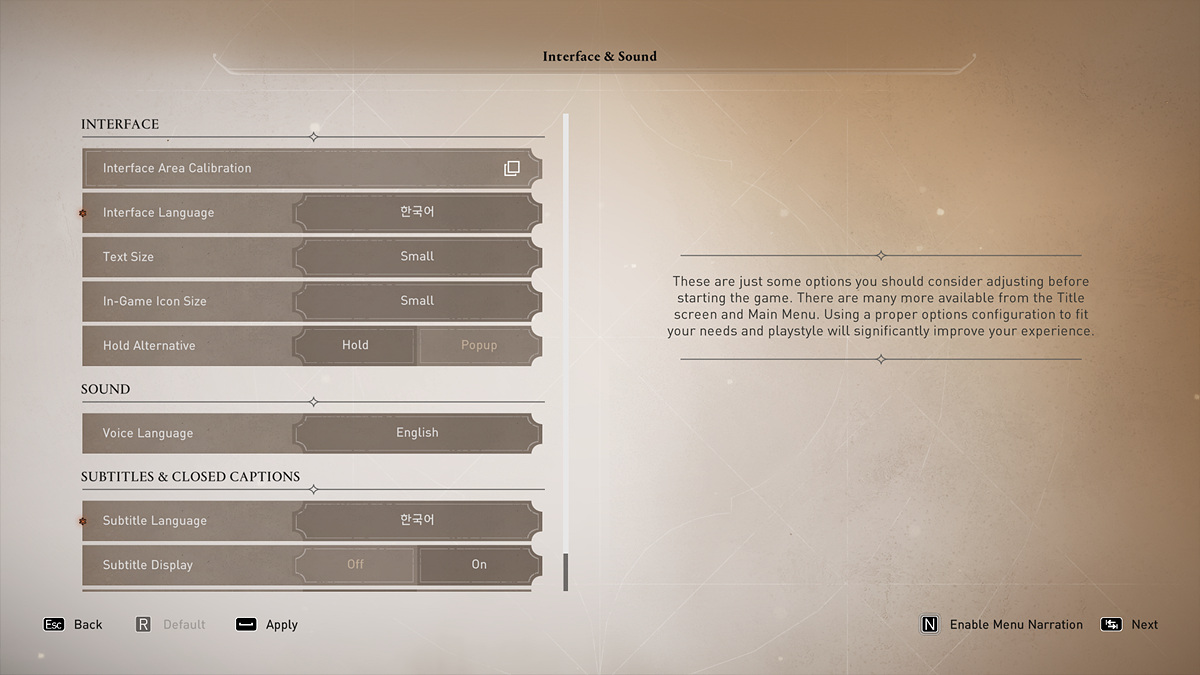Change the Subtitle Language selector
1200x675 pixels.
click(x=417, y=521)
